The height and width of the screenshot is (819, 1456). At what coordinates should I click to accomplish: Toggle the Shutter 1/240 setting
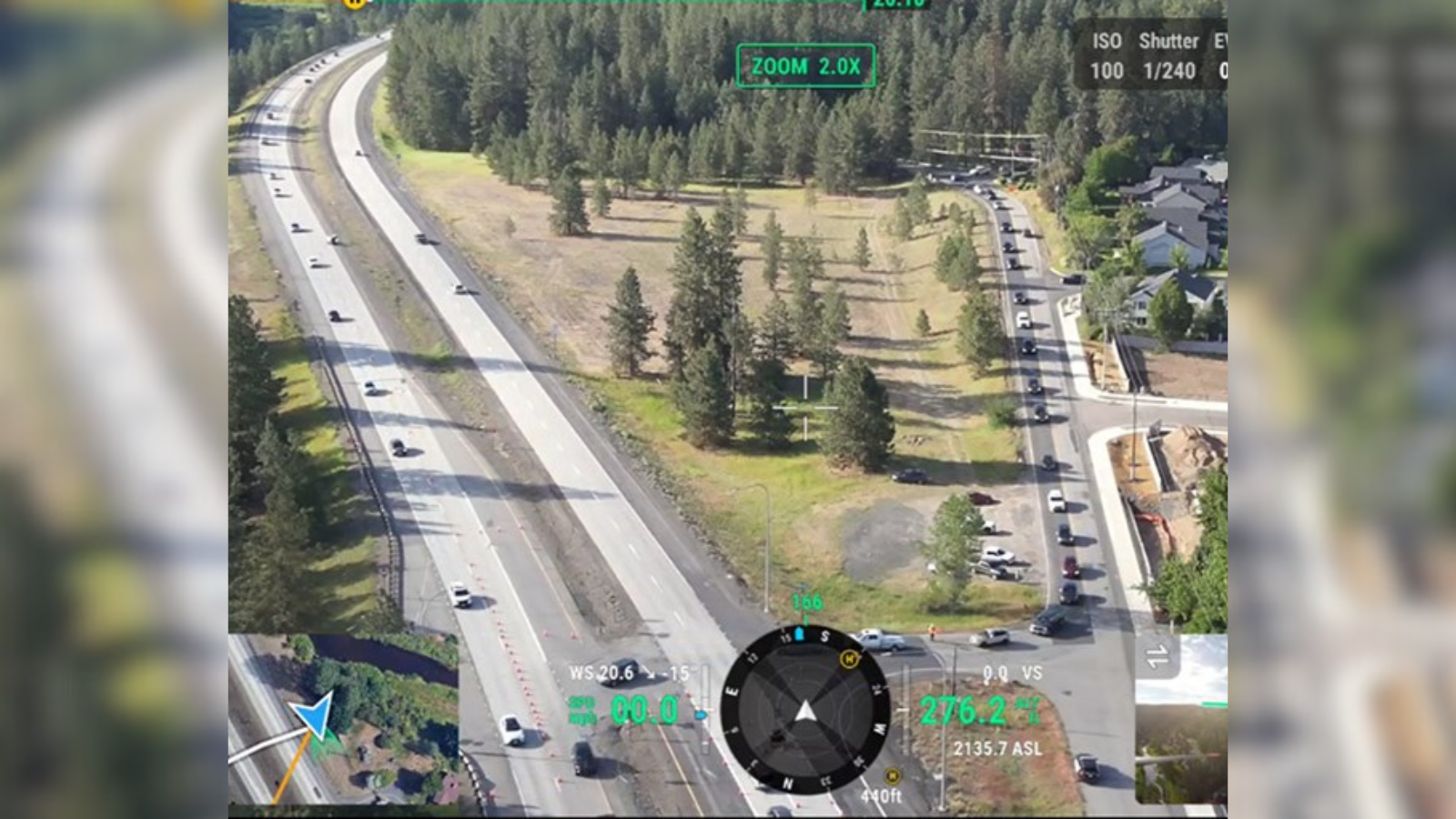pyautogui.click(x=1168, y=56)
